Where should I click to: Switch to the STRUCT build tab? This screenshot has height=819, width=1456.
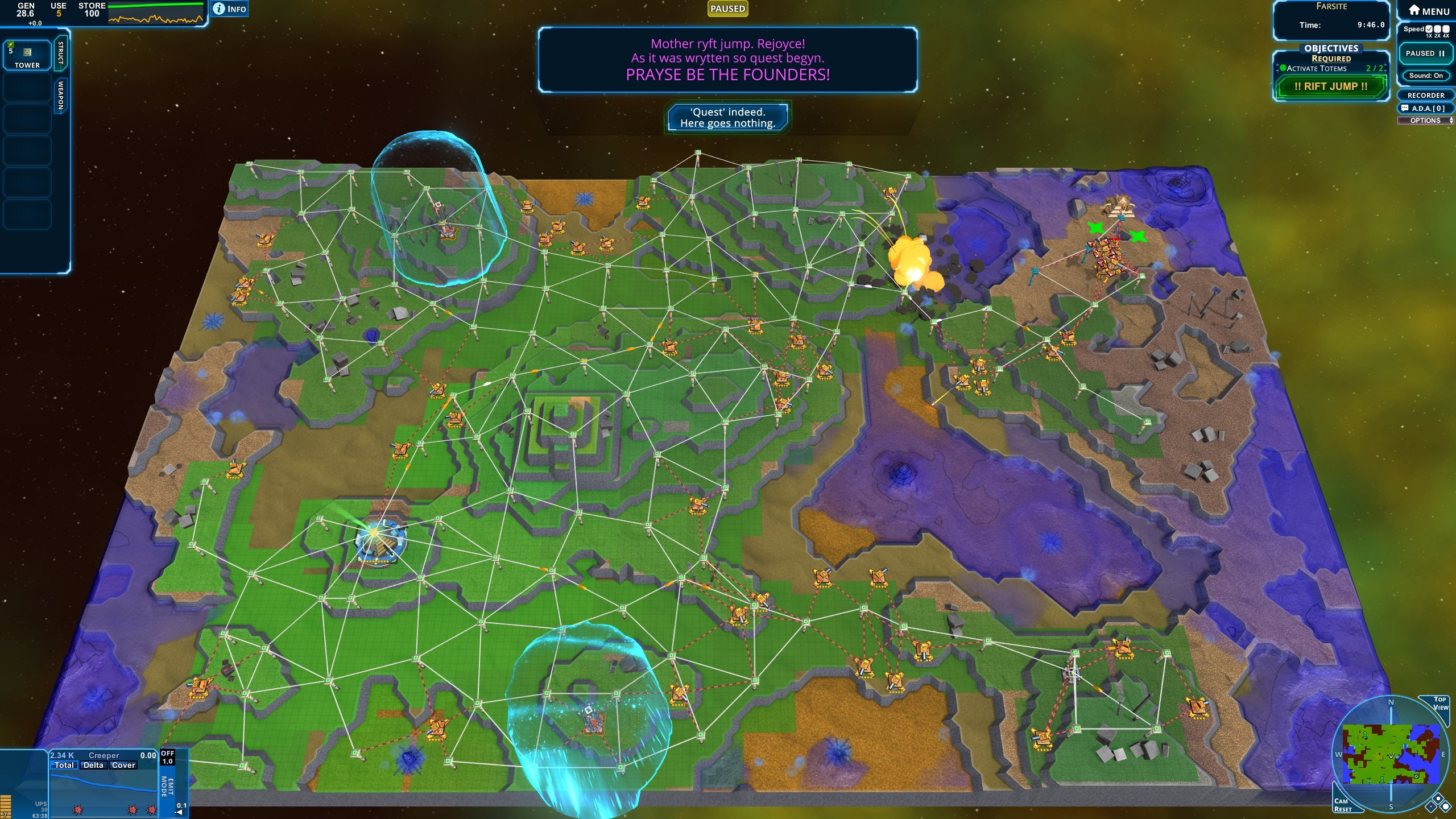(61, 53)
